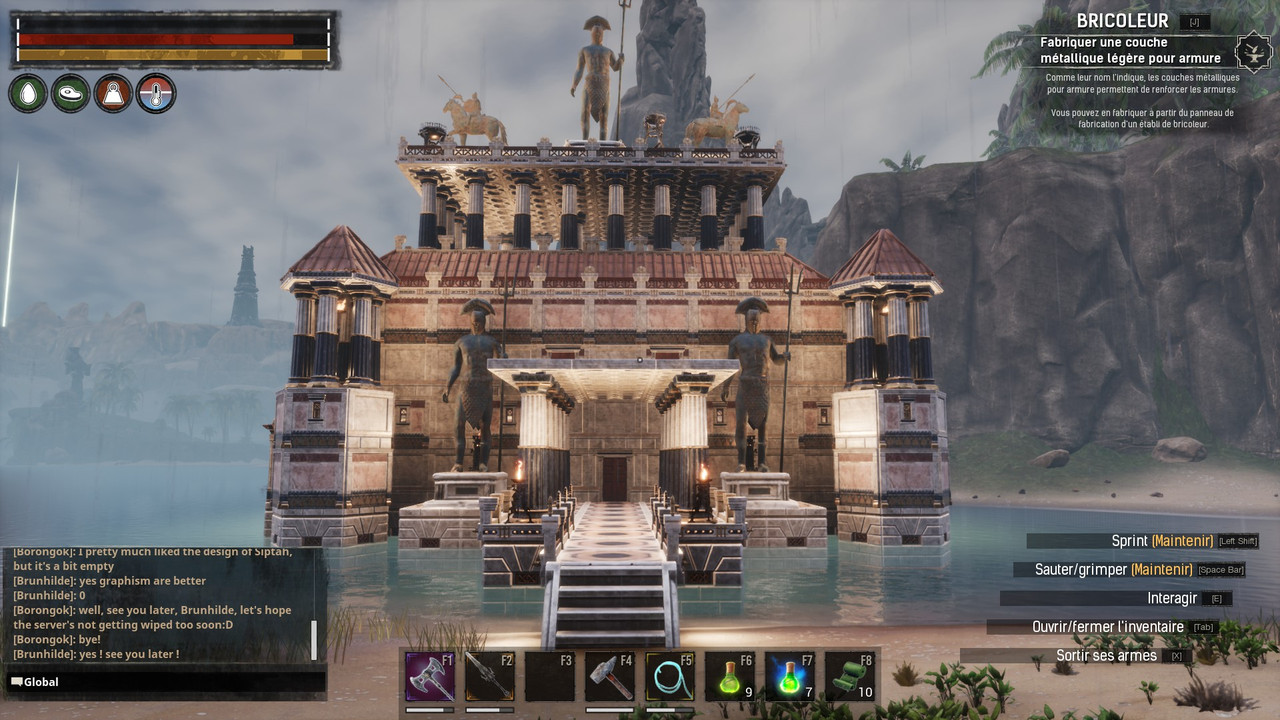Click the hunger meat status icon
This screenshot has height=720, width=1280.
point(70,93)
